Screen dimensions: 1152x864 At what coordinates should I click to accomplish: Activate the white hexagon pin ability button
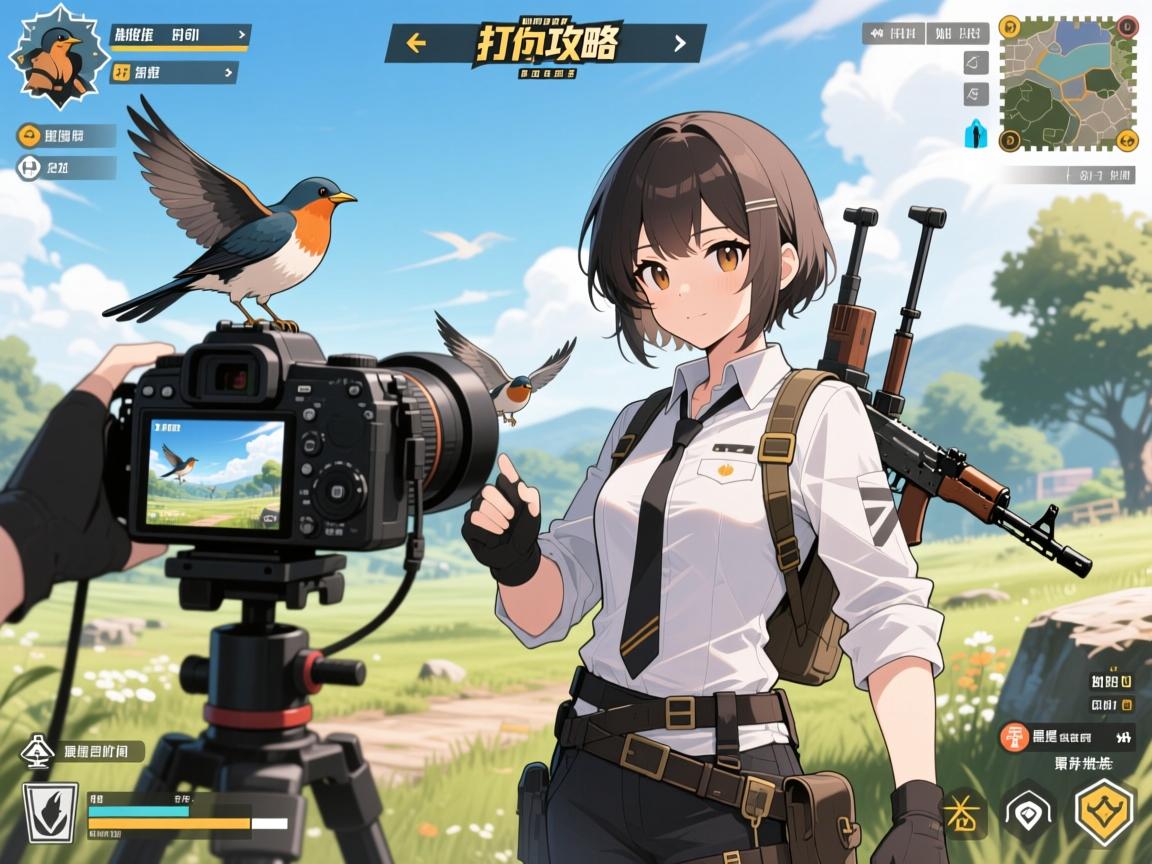(x=1030, y=812)
